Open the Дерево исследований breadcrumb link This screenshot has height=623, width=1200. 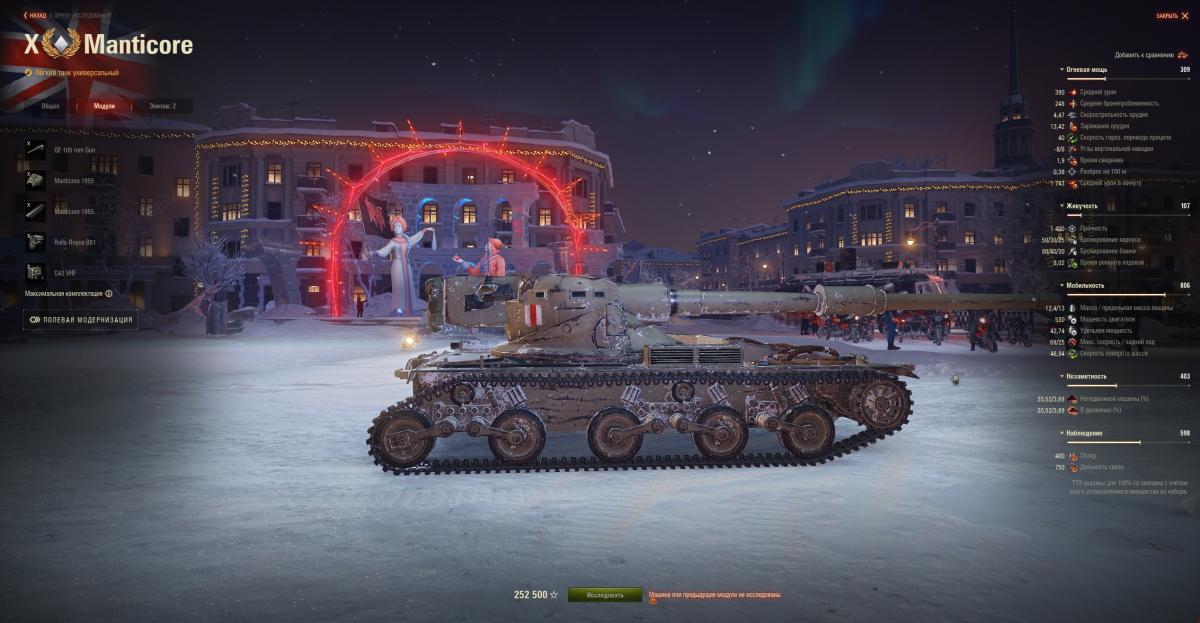81,15
